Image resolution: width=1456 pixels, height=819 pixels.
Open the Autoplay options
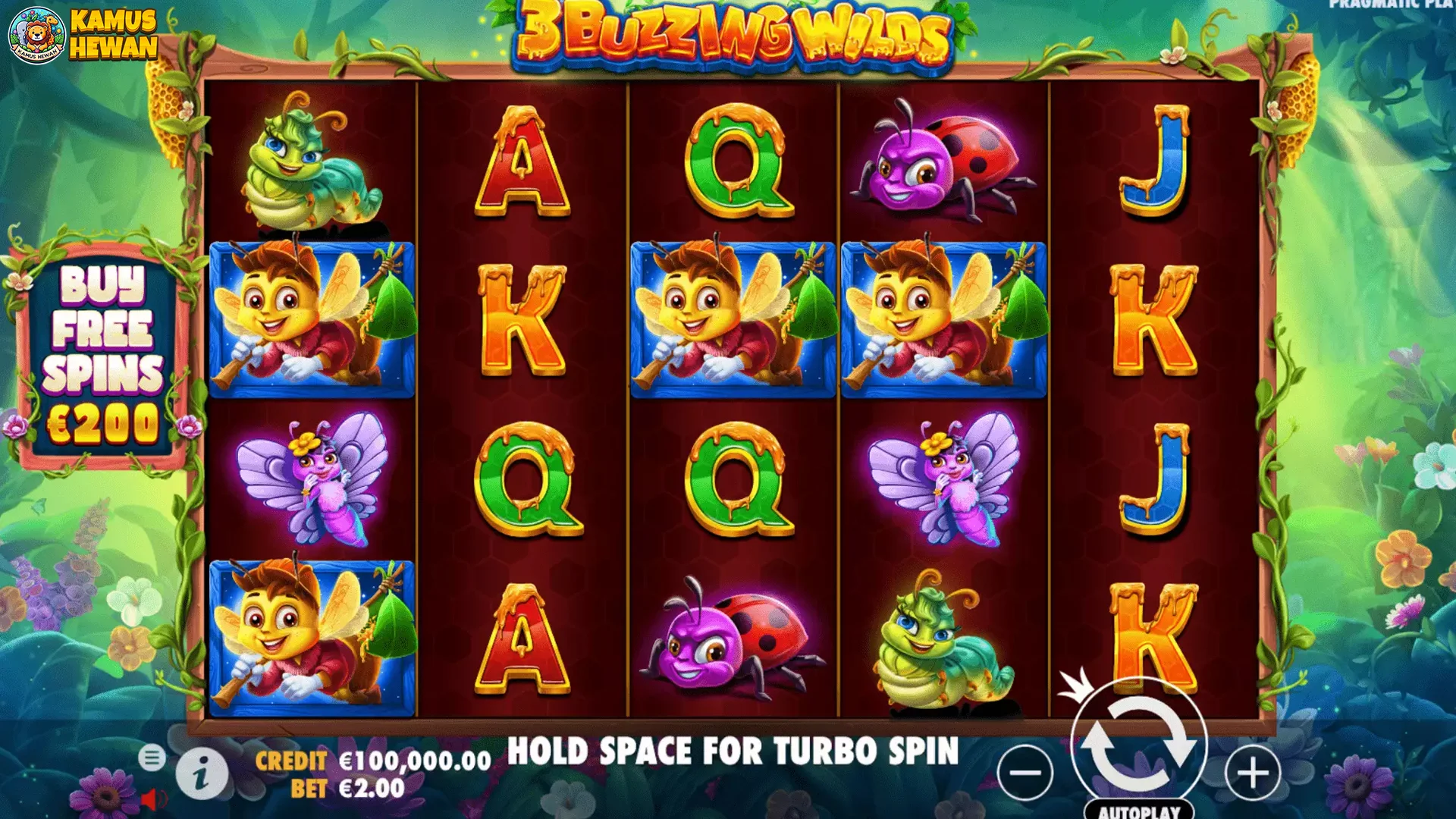[1139, 811]
